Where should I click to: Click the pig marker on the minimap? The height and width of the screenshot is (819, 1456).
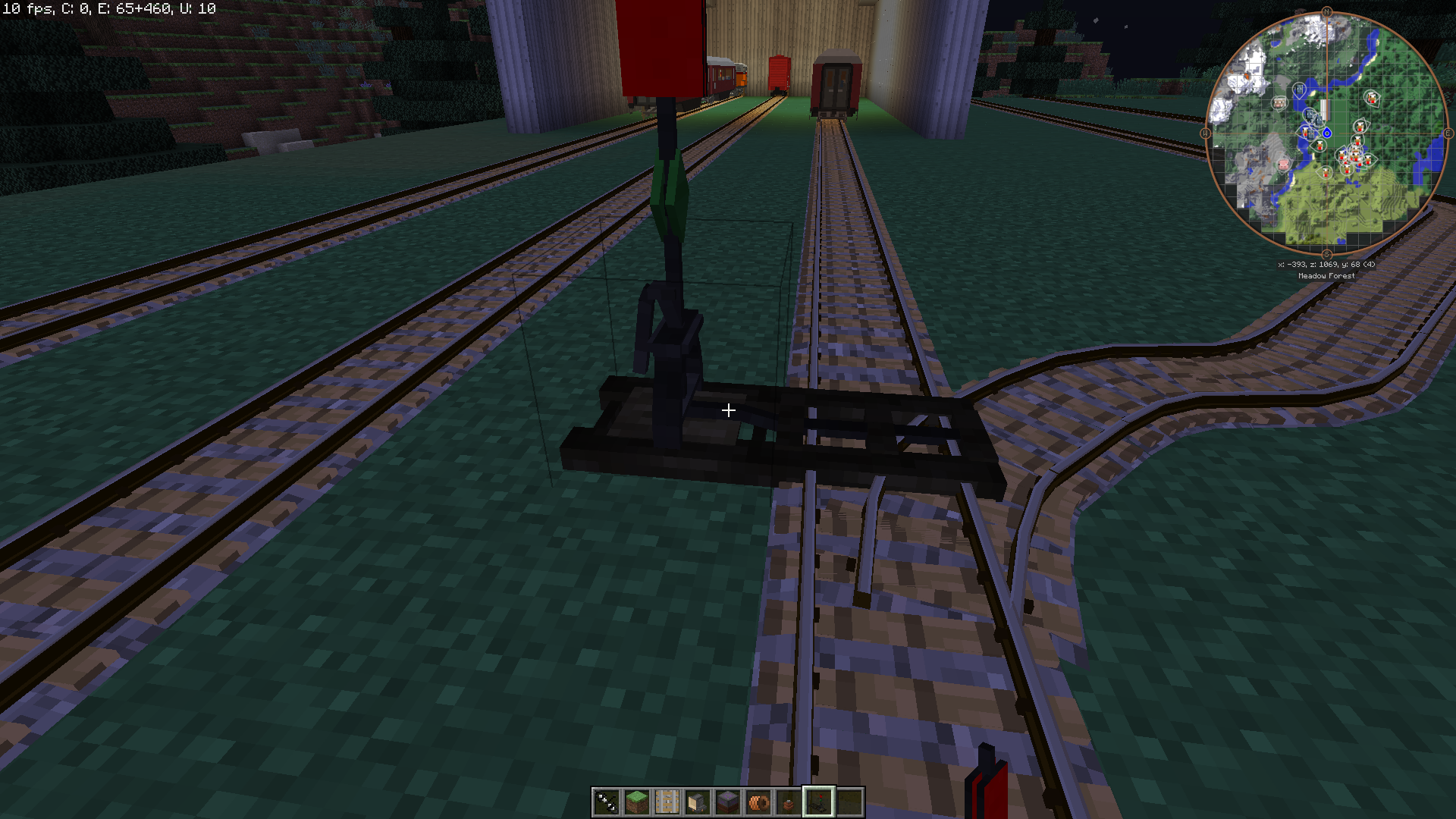click(1283, 164)
